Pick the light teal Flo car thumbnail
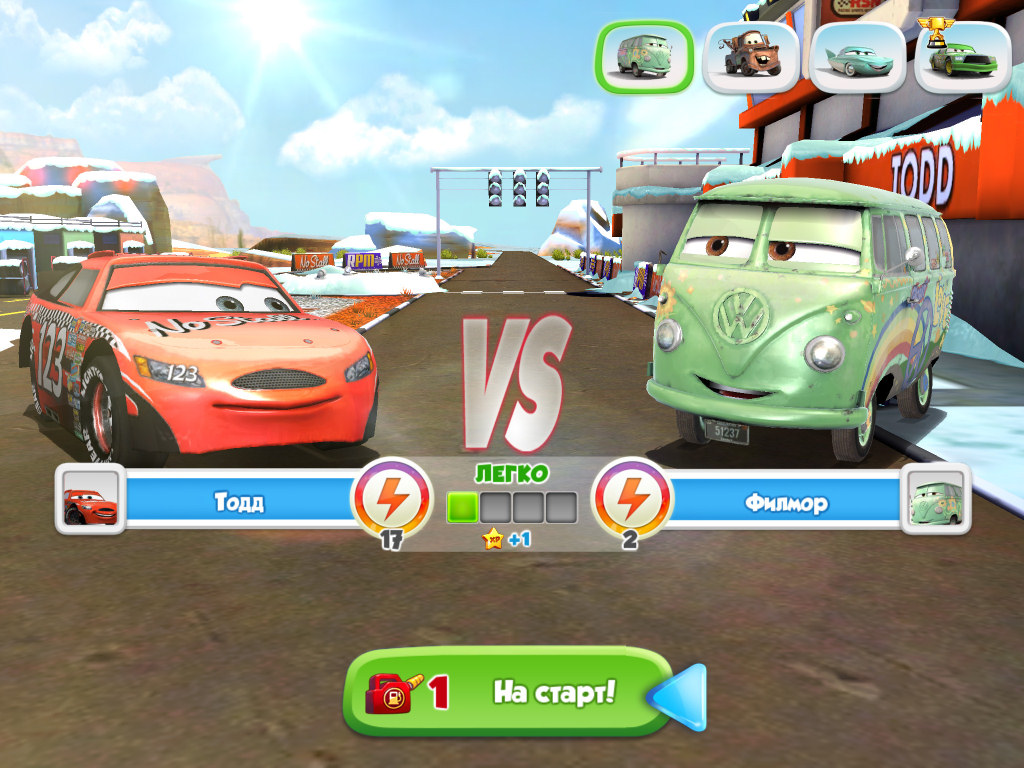 tap(857, 57)
